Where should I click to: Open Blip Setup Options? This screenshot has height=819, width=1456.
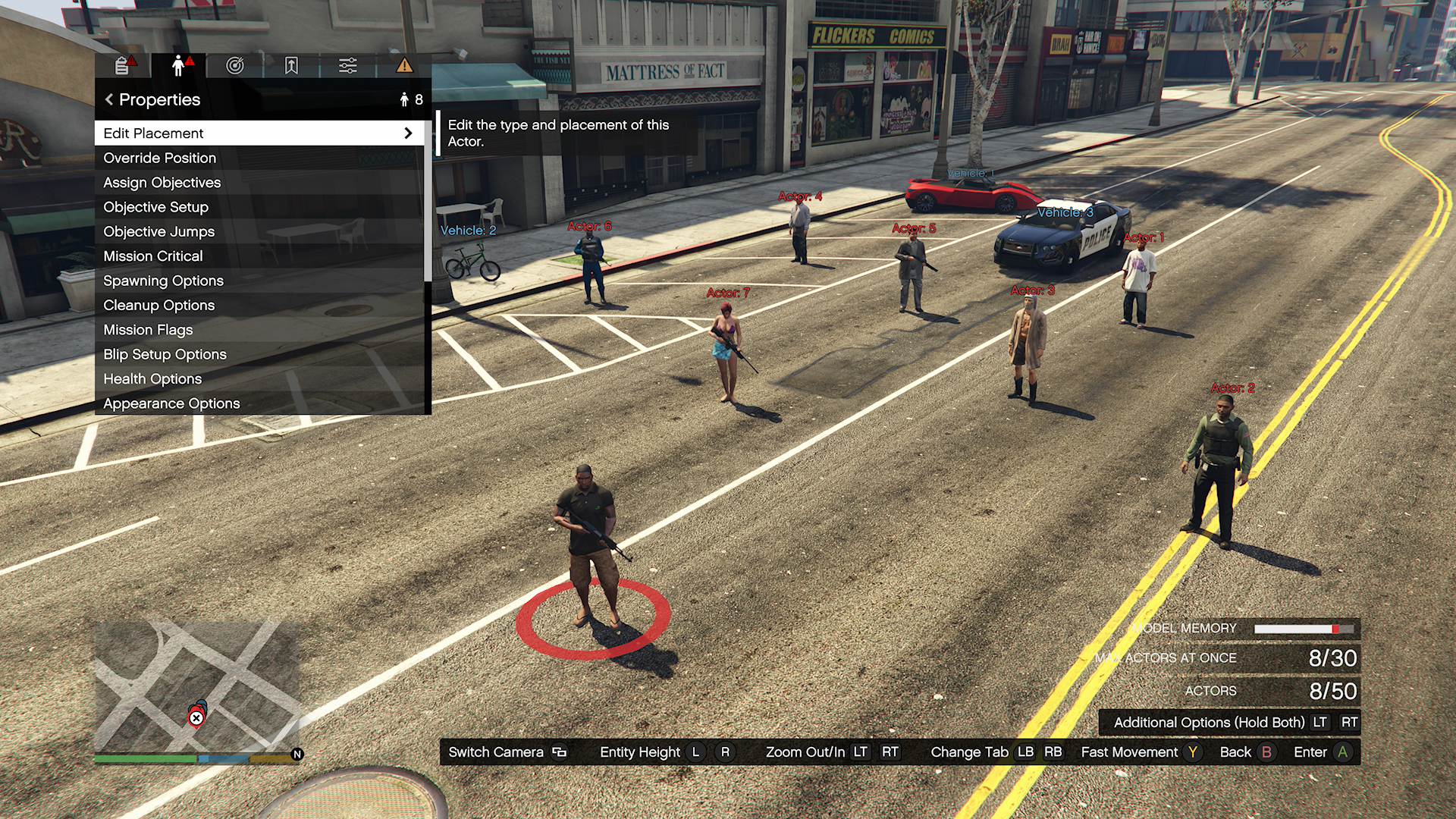pos(258,354)
